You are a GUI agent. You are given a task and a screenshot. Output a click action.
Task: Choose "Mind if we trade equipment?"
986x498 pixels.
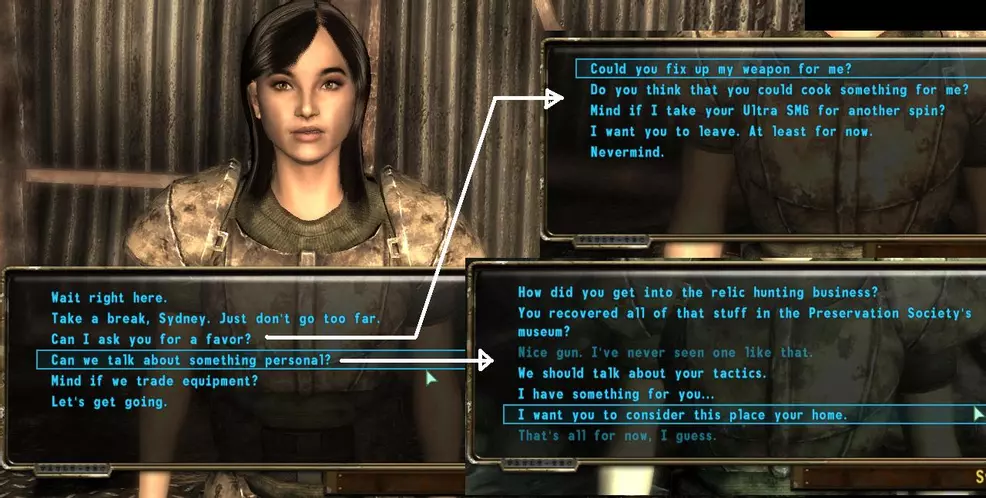coord(154,381)
